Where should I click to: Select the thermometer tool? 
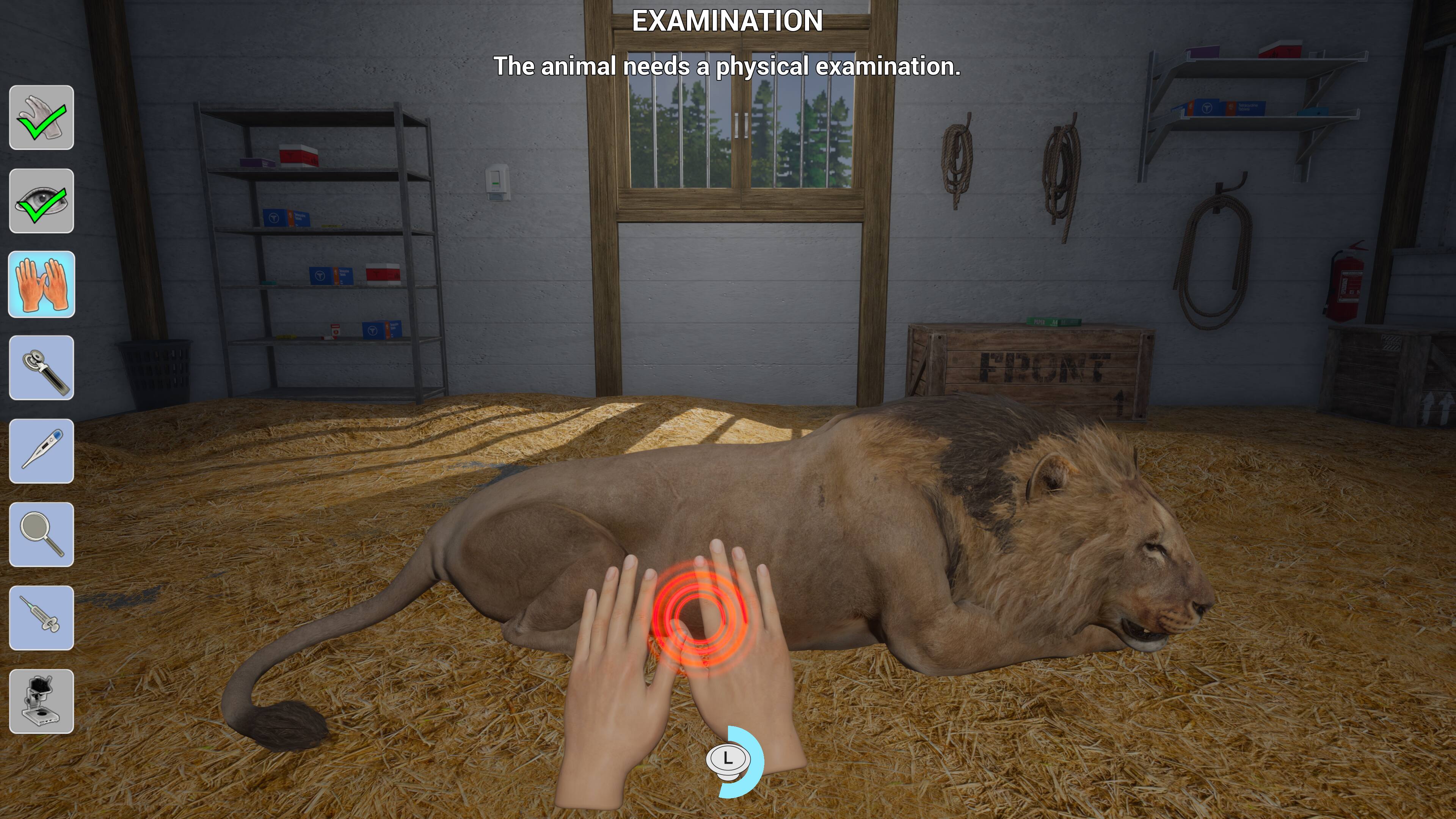click(x=42, y=451)
